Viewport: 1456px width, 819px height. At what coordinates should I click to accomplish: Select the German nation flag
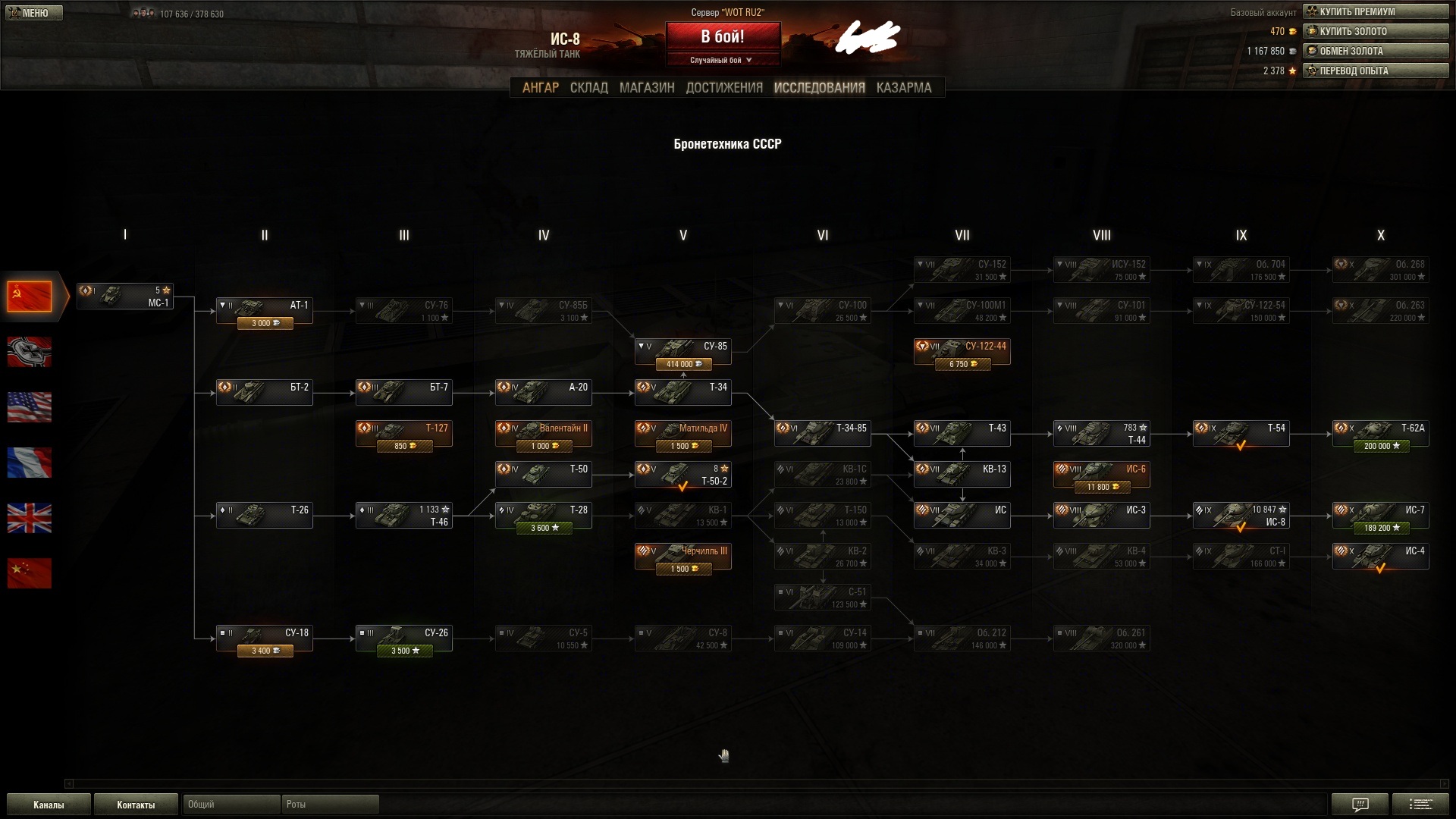click(30, 352)
